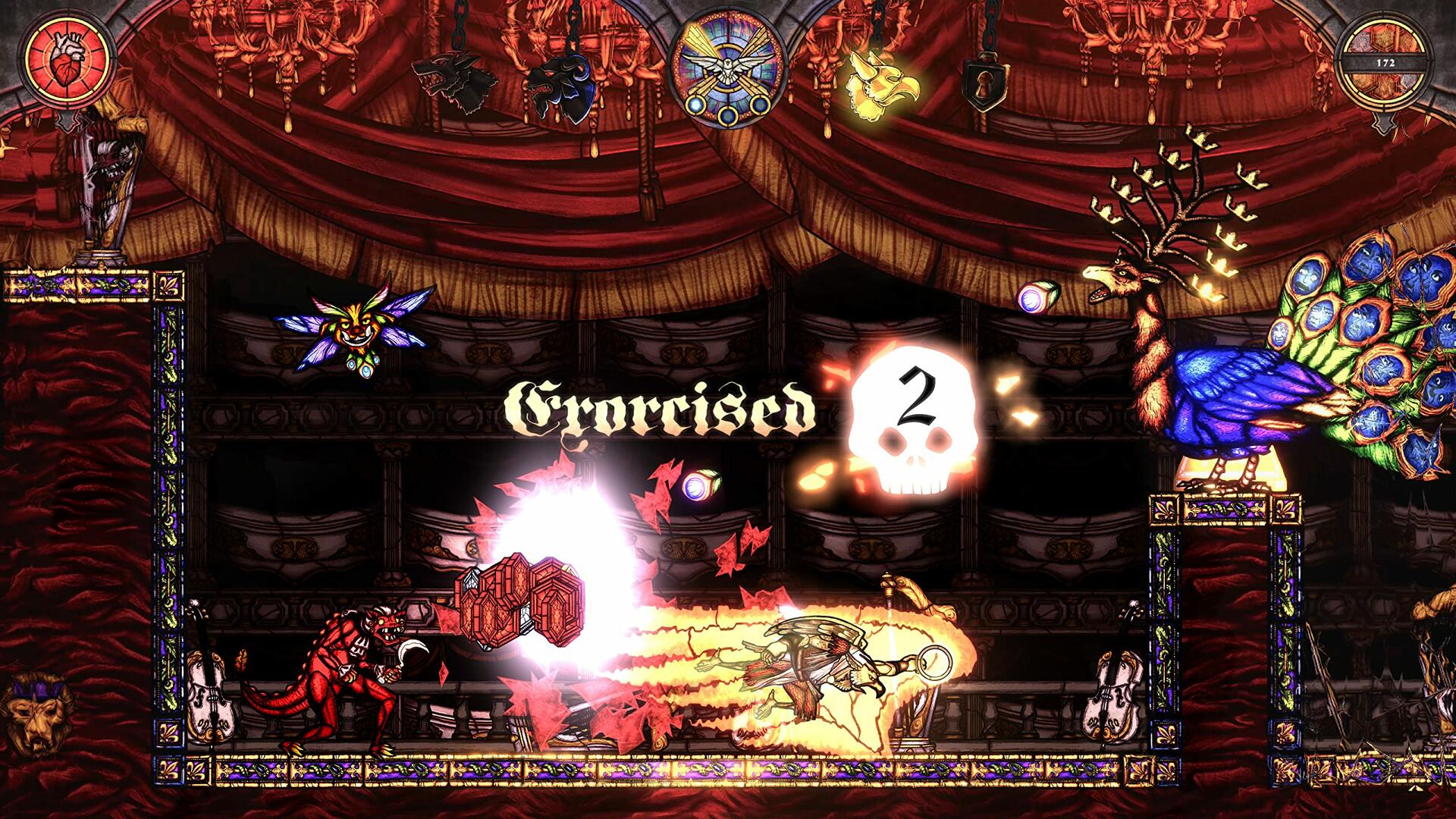
Task: Expand the purple-winged fairy creature
Action: 356,326
